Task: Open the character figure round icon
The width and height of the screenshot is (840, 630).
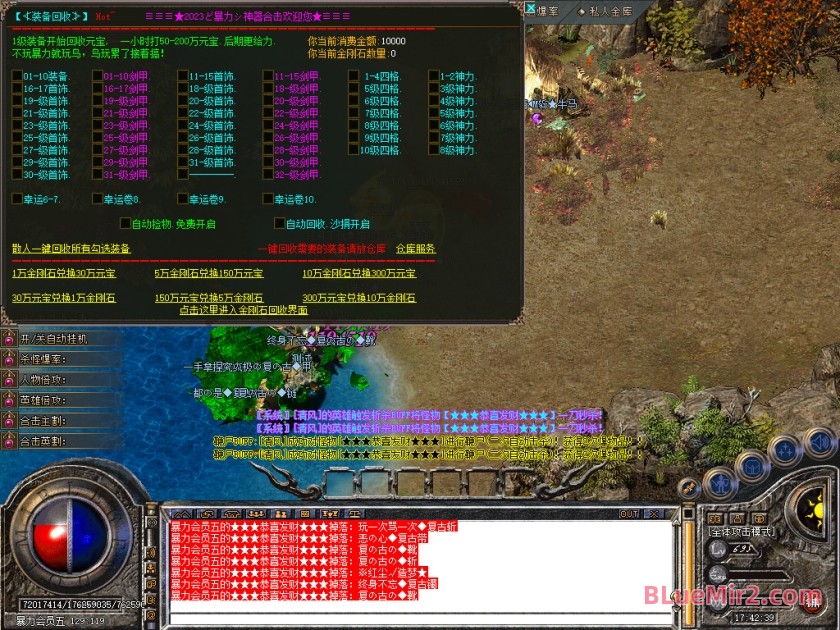Action: pyautogui.click(x=721, y=482)
